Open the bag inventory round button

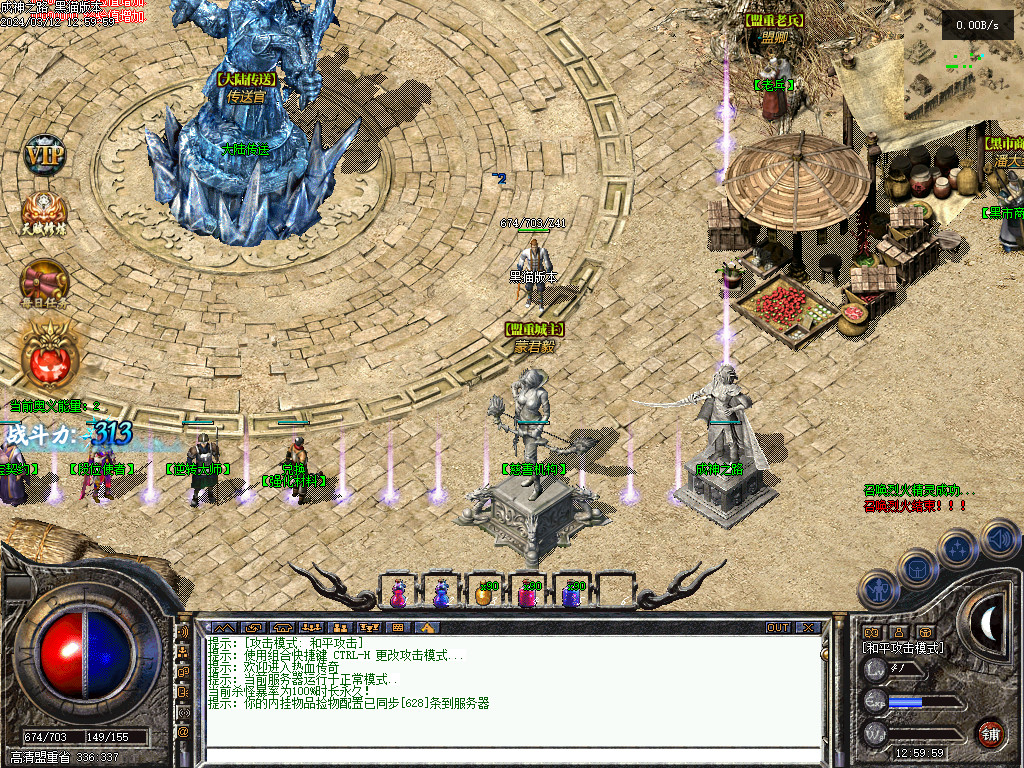[x=917, y=568]
